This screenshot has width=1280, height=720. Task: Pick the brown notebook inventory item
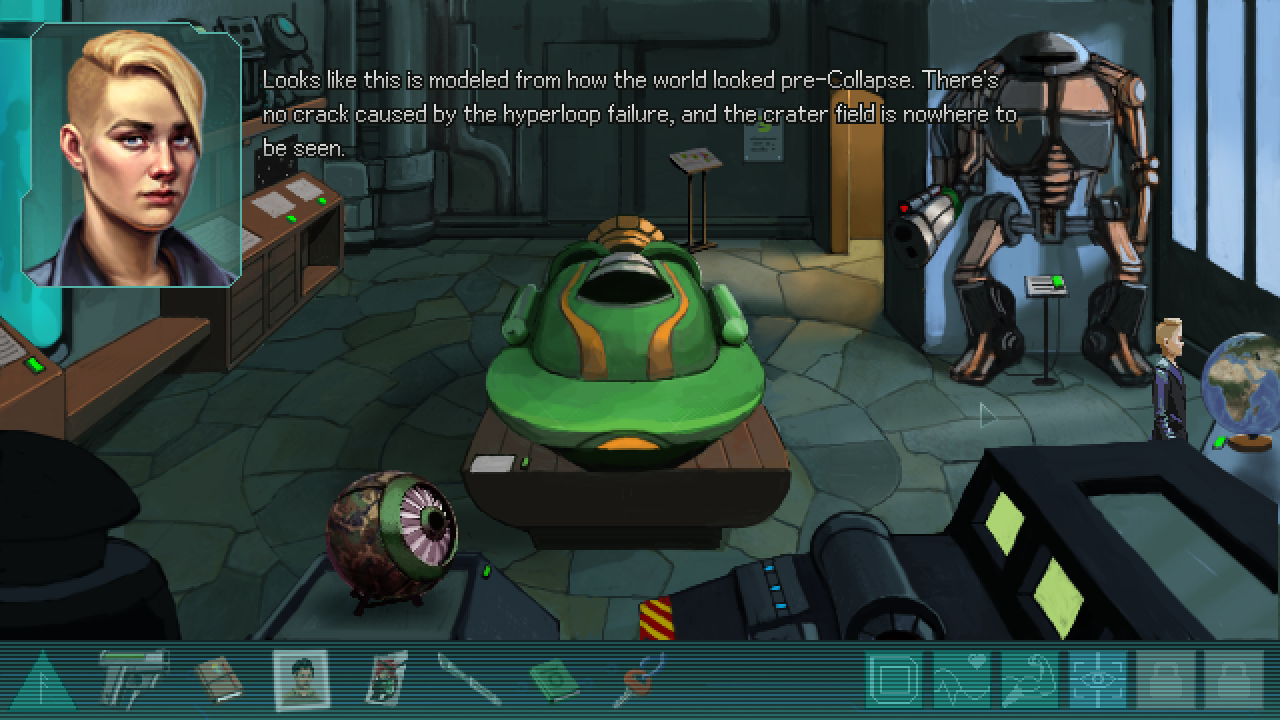218,680
